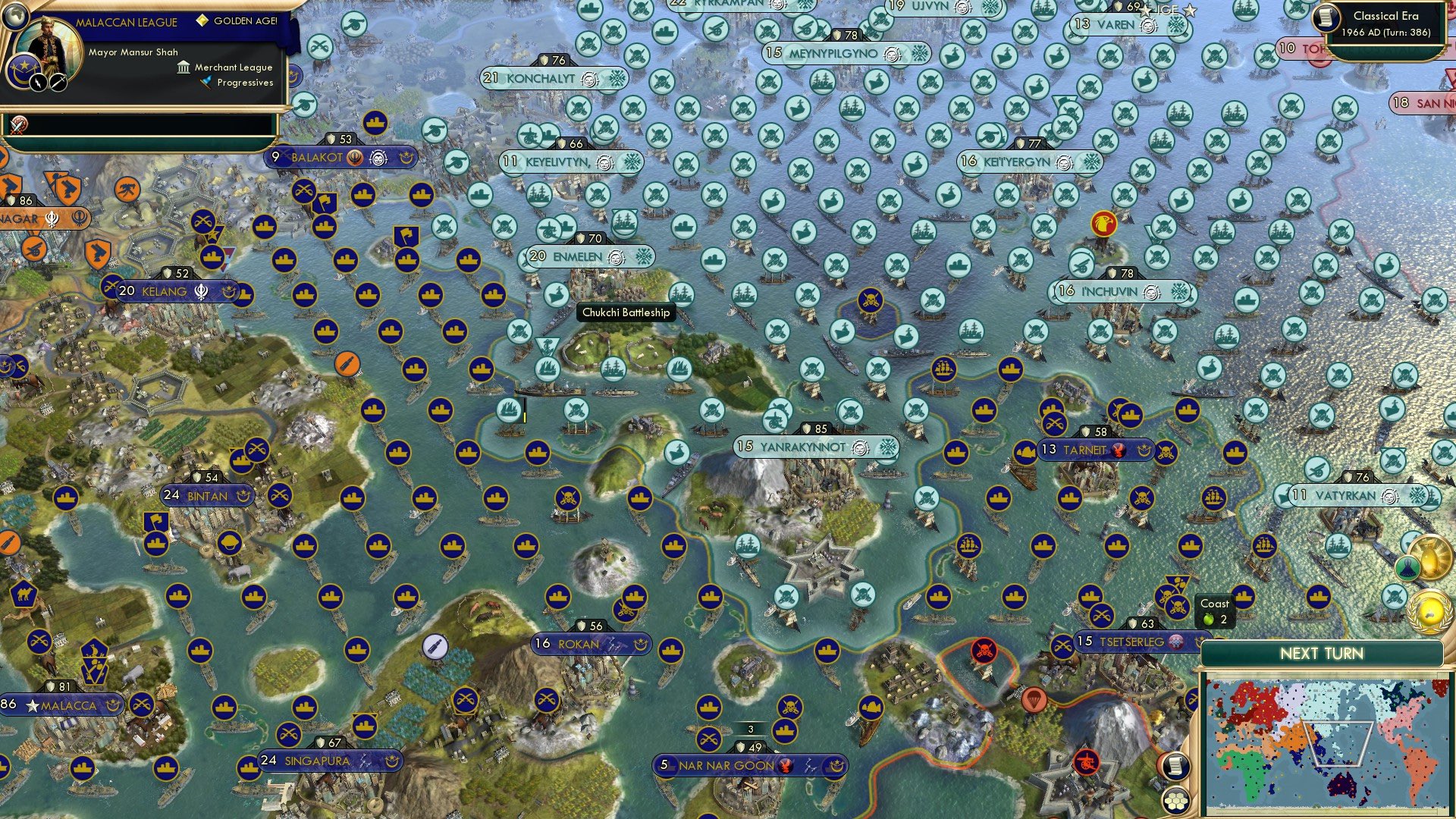Click the Progressives policy flag icon
Viewport: 1456px width, 819px height.
click(207, 81)
